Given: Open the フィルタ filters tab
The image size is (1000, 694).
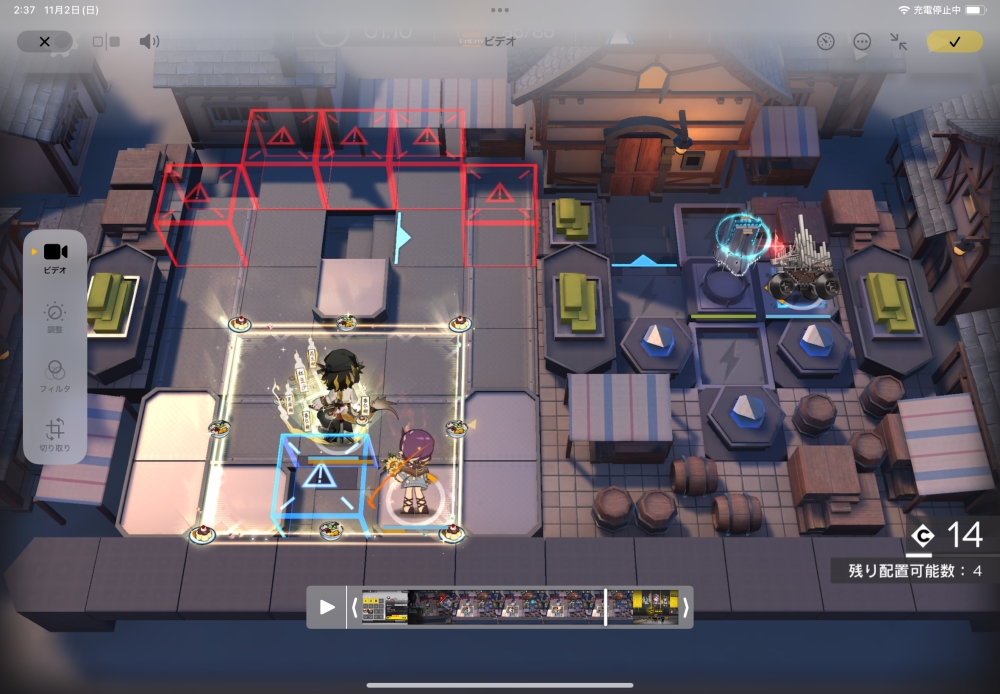Looking at the screenshot, I should click(x=55, y=375).
